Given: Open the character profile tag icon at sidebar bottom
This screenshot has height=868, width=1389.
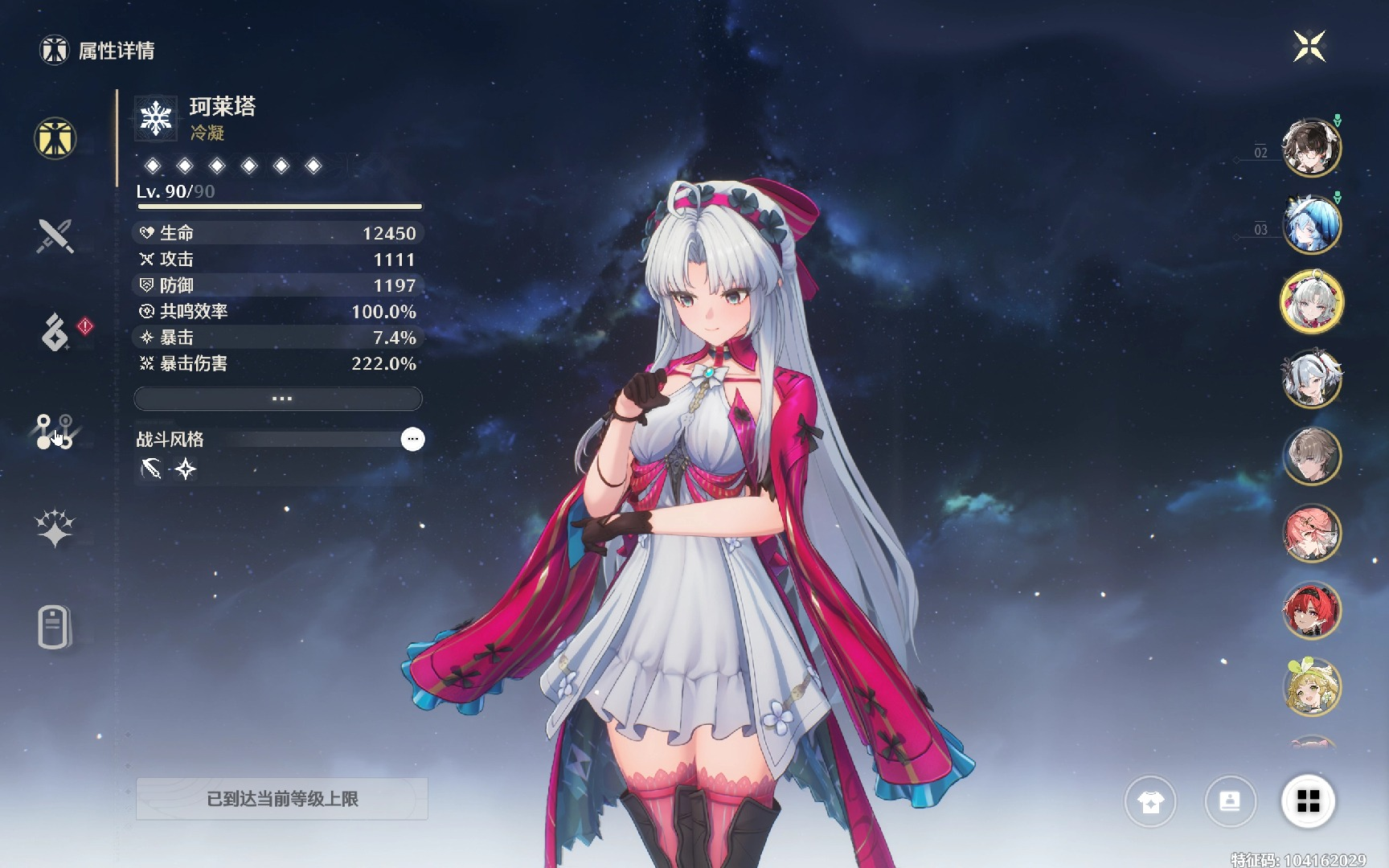Looking at the screenshot, I should [55, 627].
